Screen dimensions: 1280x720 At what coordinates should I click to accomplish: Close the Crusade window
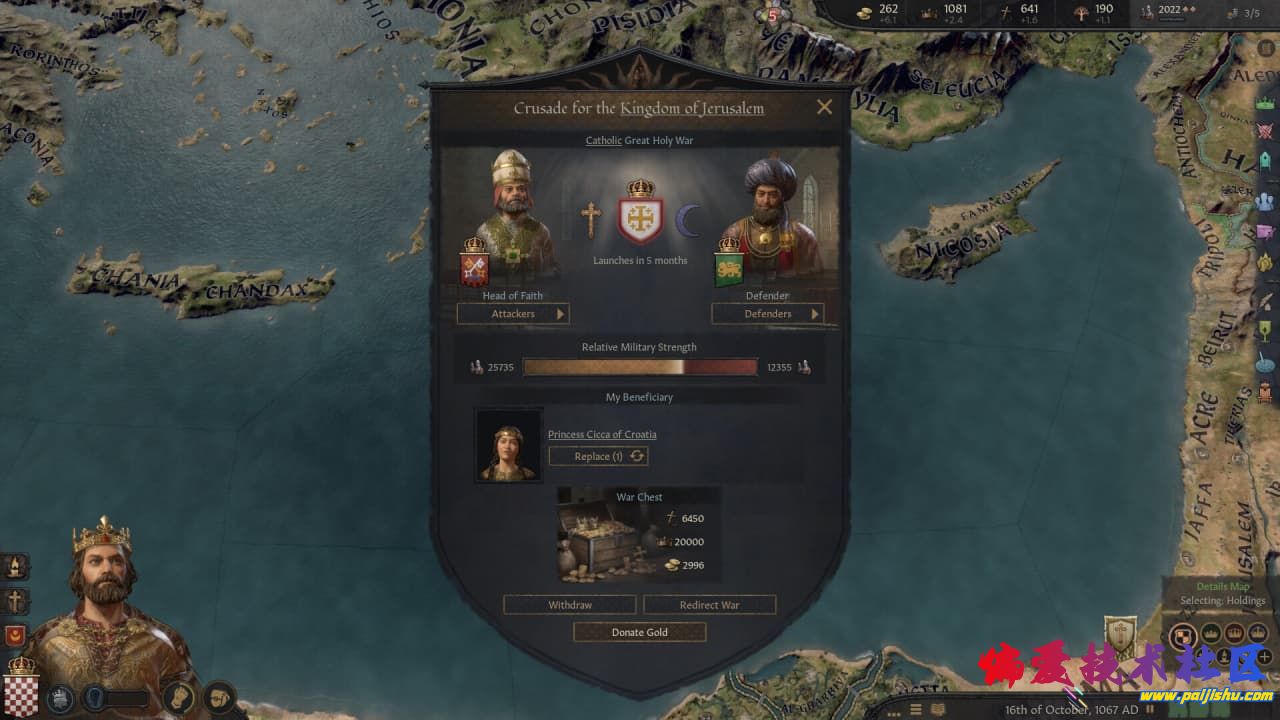(x=824, y=107)
